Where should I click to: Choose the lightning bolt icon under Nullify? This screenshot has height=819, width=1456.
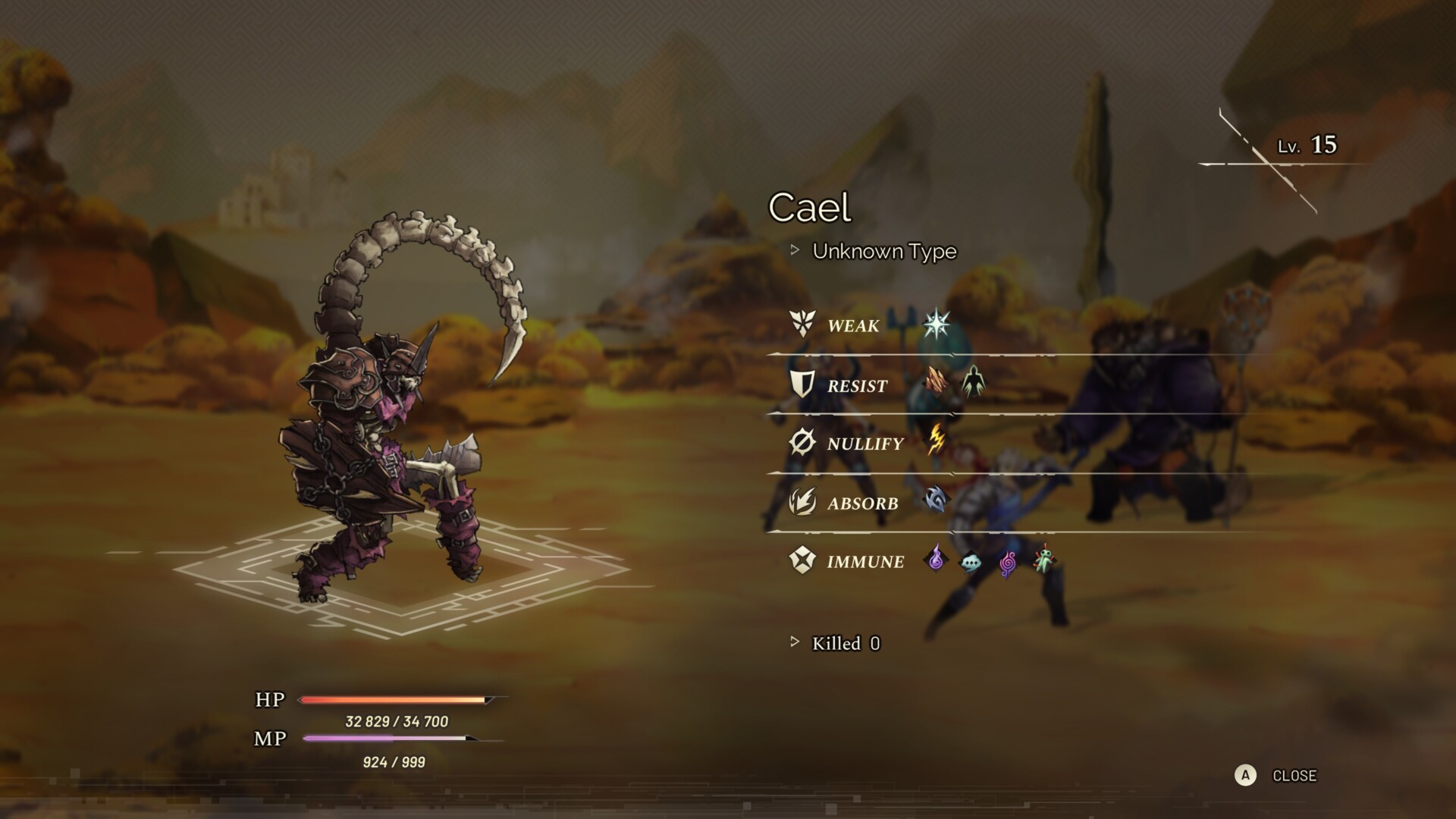coord(937,440)
